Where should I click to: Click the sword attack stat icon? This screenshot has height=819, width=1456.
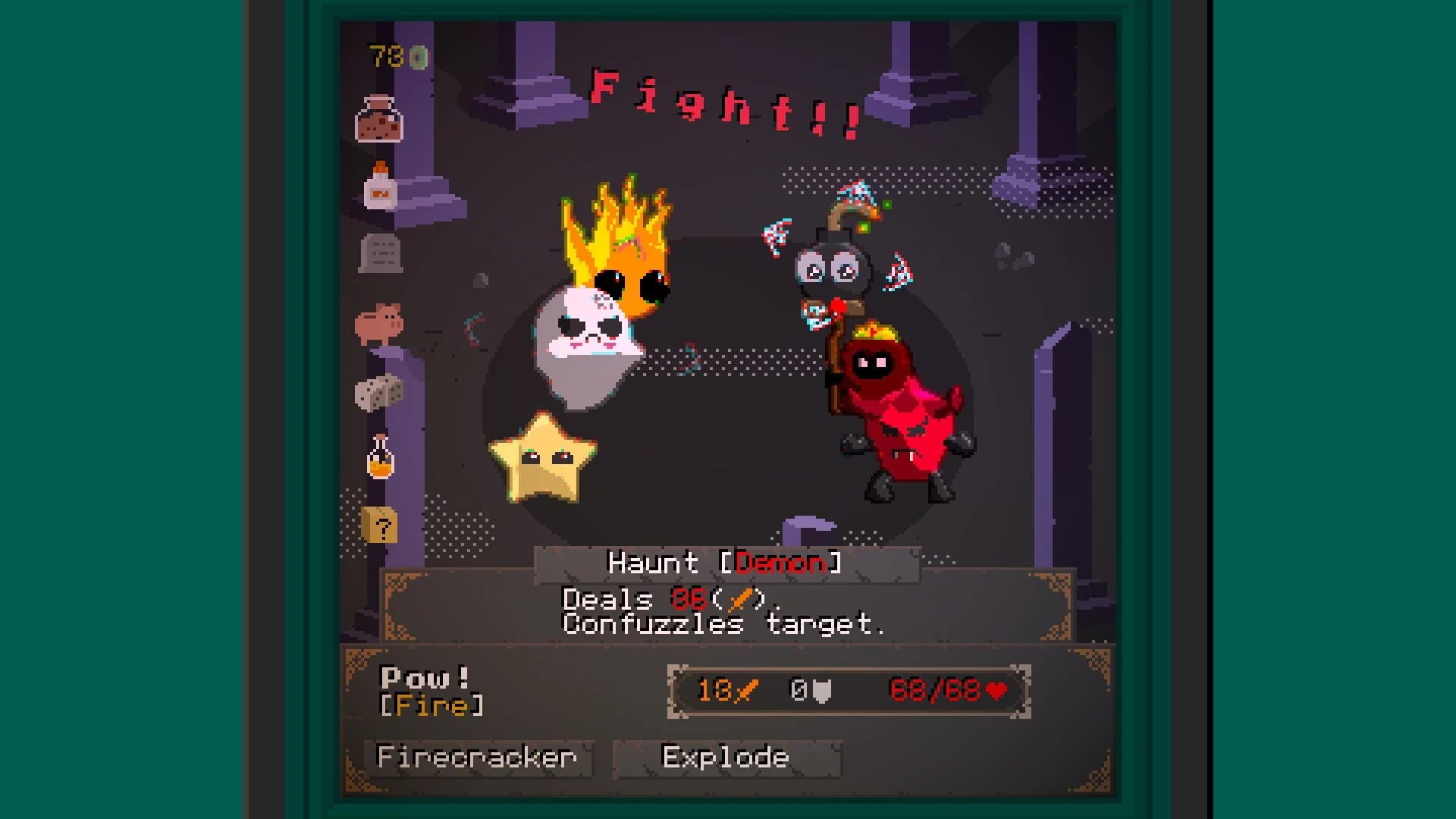point(743,691)
